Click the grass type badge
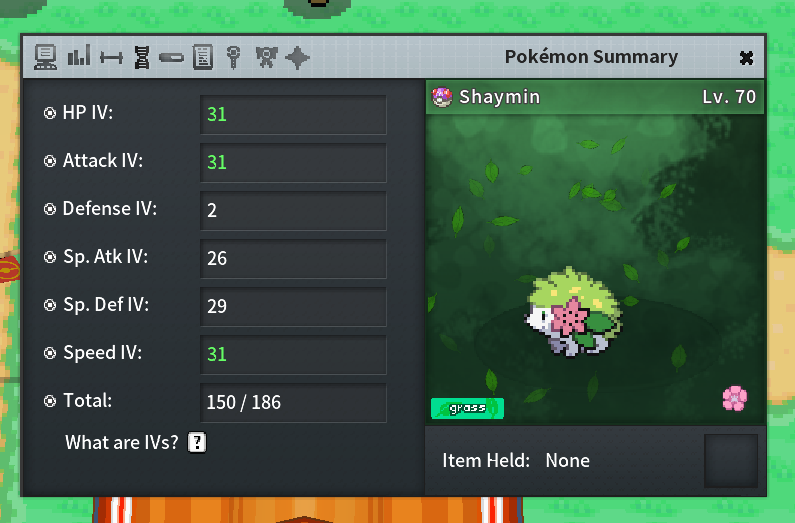Screen dimensions: 795x523 467,408
